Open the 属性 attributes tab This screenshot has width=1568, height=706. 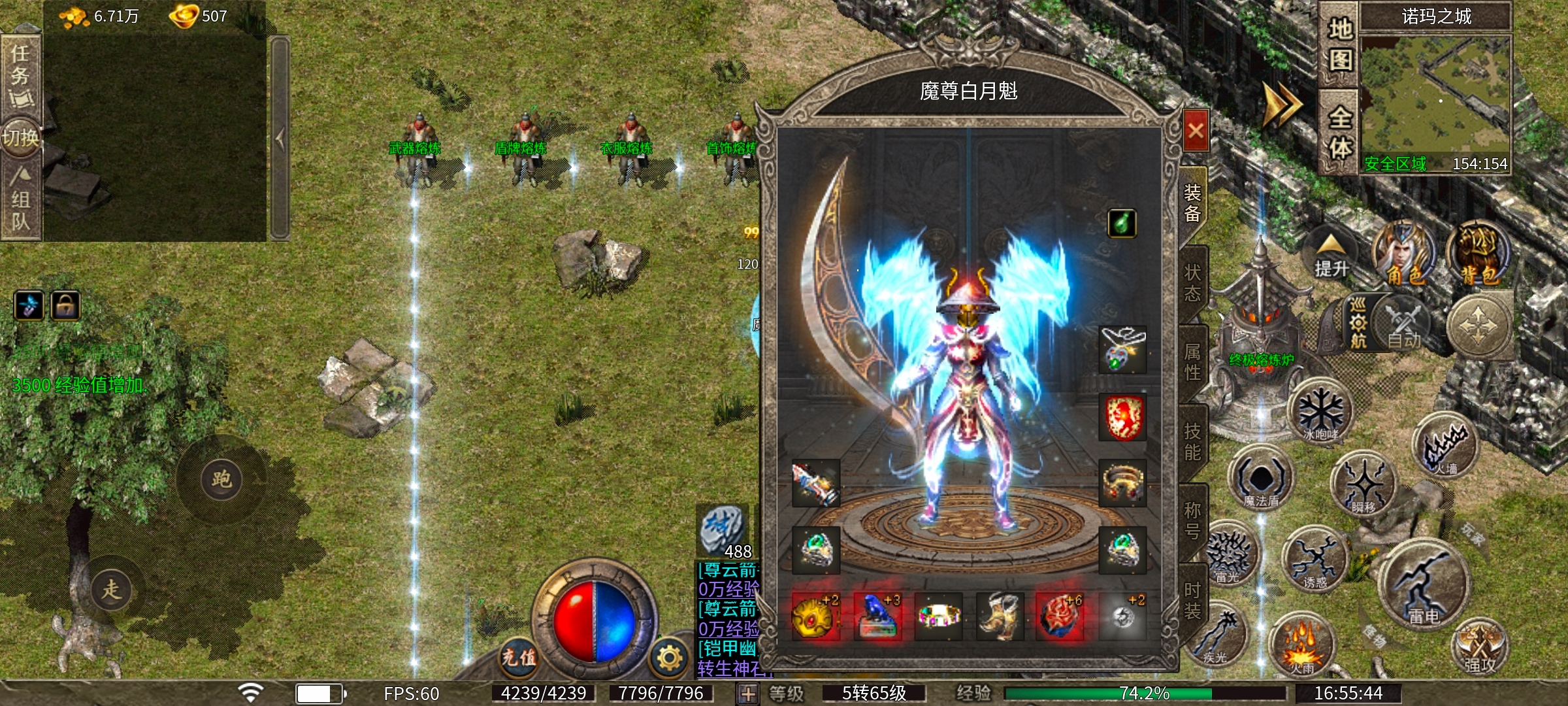[1193, 361]
